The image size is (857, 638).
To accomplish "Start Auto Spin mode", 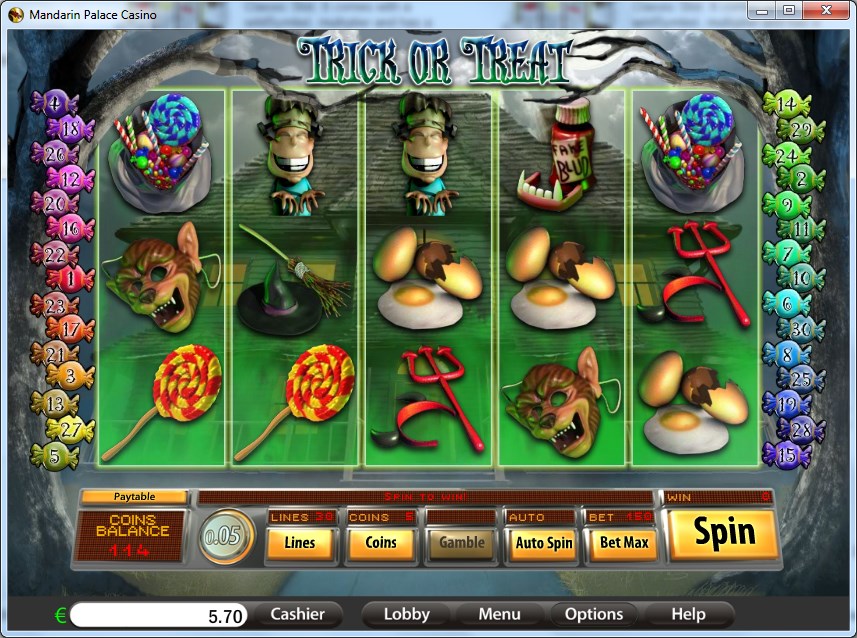I will 543,543.
